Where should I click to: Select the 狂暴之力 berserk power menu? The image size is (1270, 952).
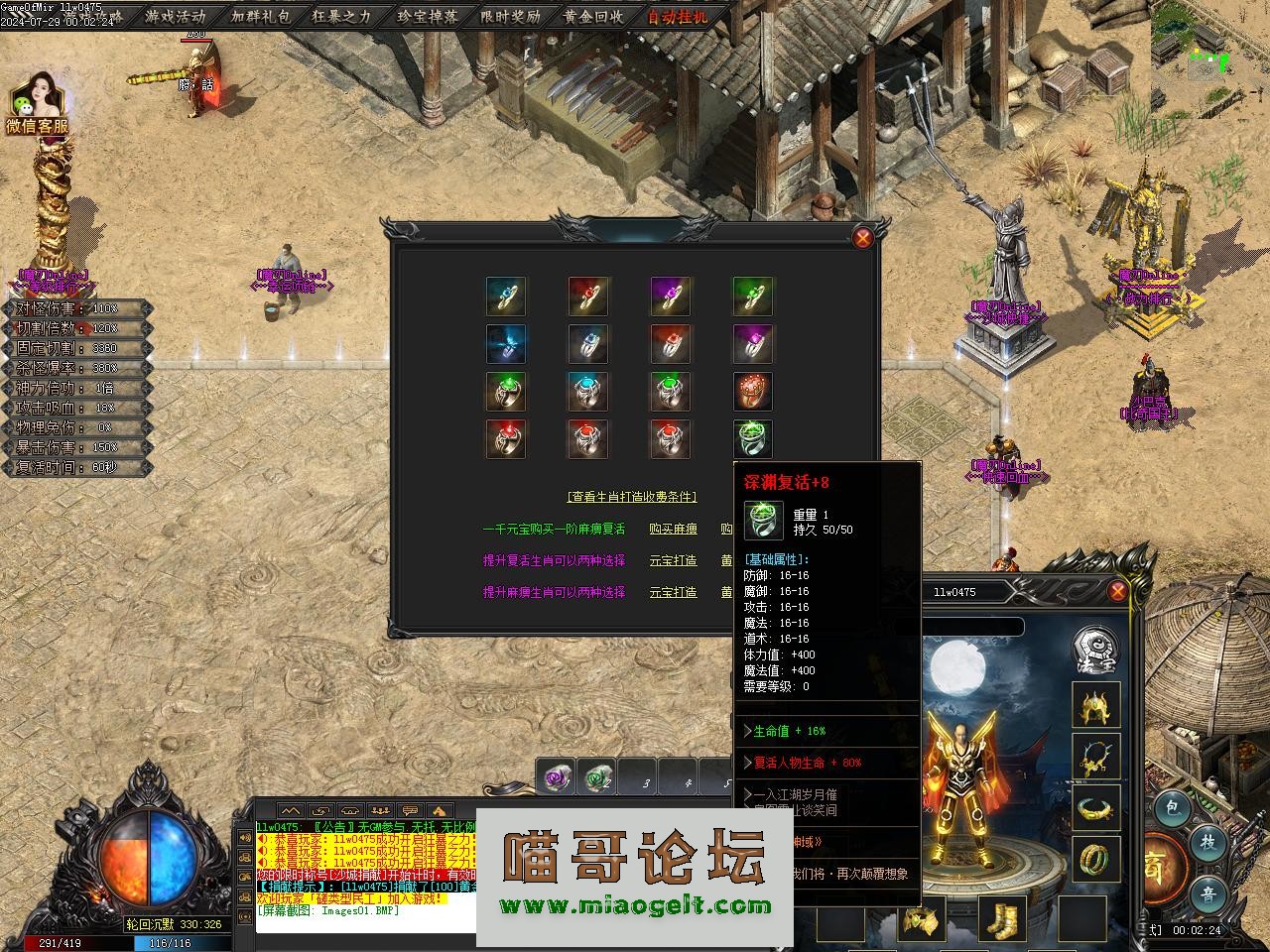(341, 16)
